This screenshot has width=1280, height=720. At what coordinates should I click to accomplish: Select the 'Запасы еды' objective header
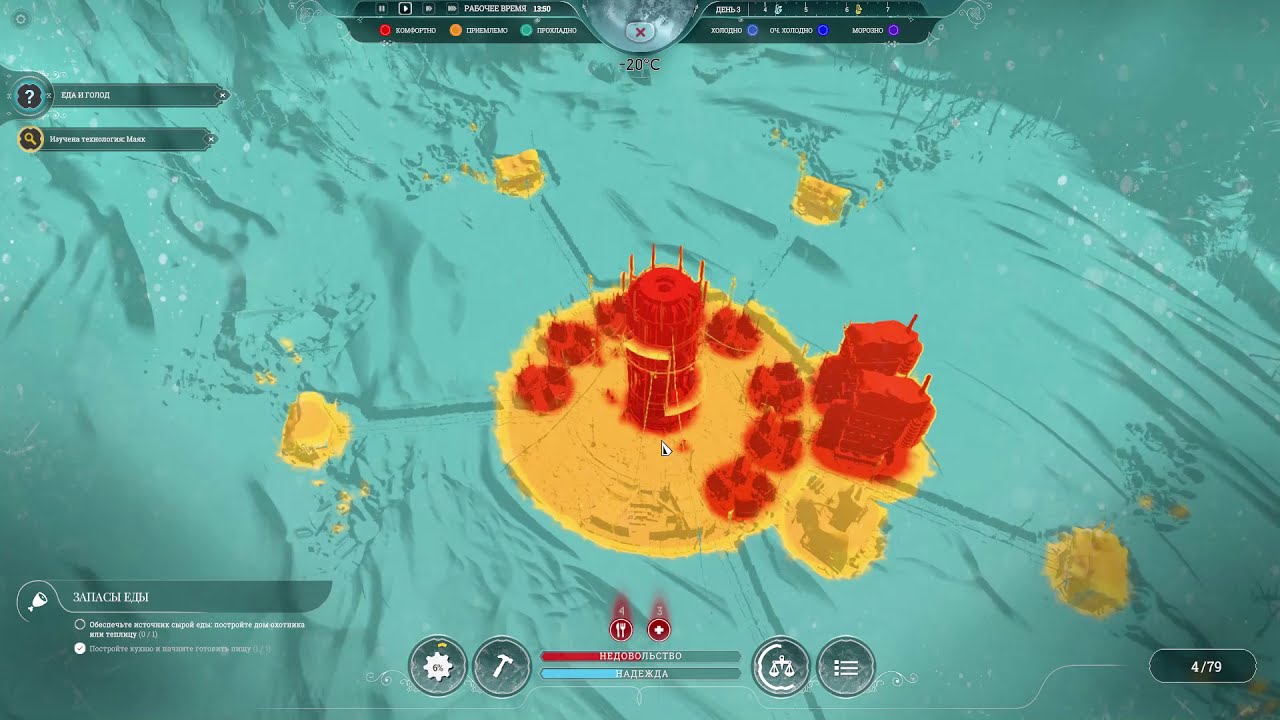click(111, 597)
